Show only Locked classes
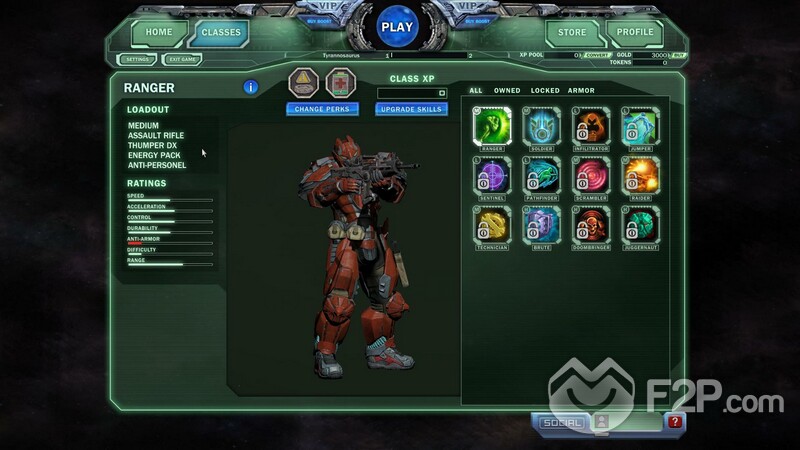The height and width of the screenshot is (450, 800). point(545,91)
